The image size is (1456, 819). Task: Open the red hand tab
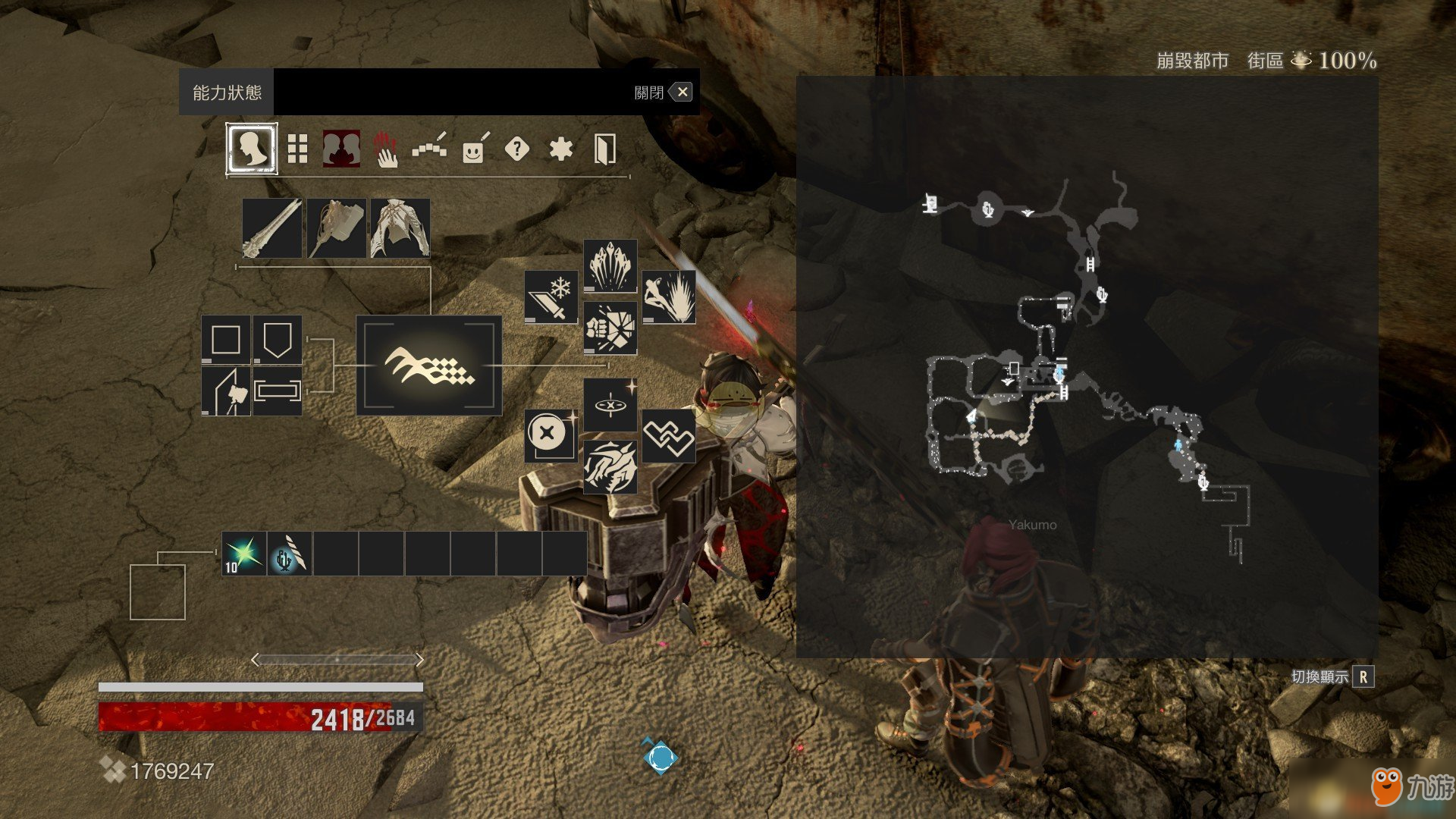(386, 149)
